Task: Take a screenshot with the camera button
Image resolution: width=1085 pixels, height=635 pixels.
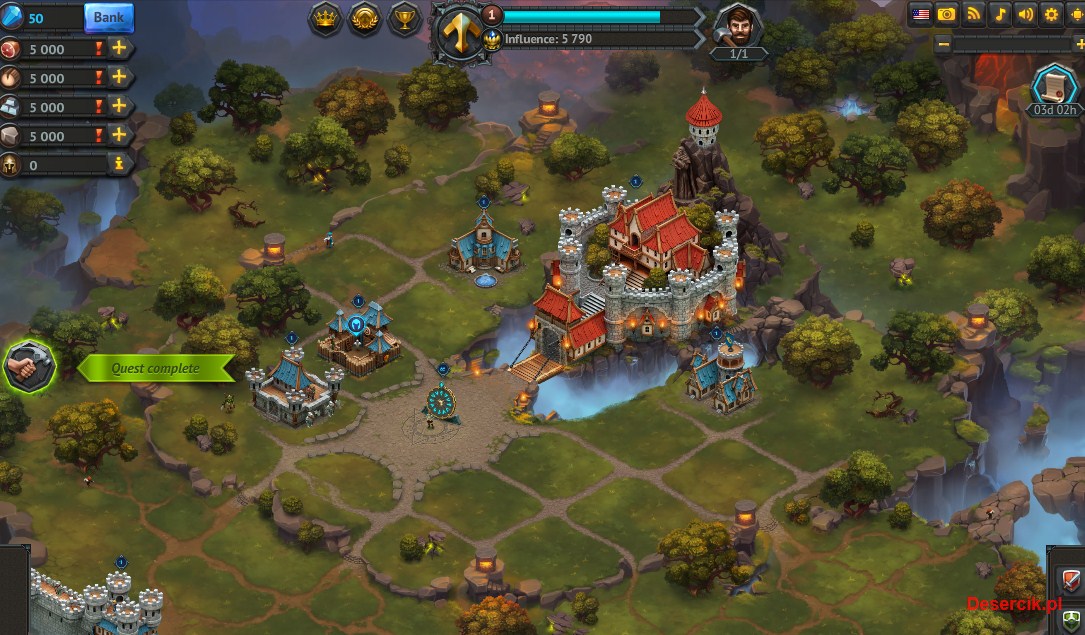Action: [947, 14]
